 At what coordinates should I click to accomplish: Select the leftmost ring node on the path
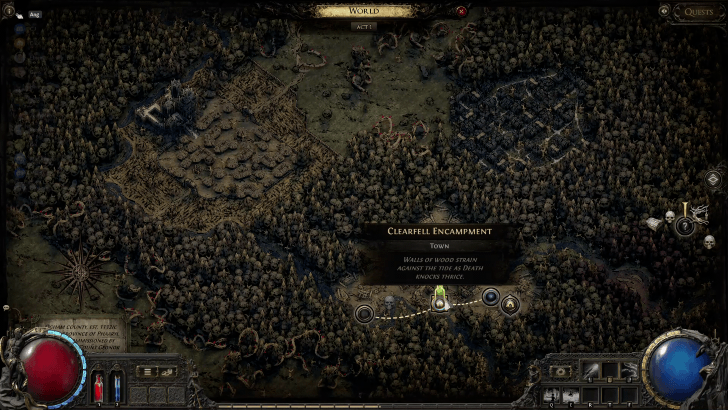[x=364, y=313]
